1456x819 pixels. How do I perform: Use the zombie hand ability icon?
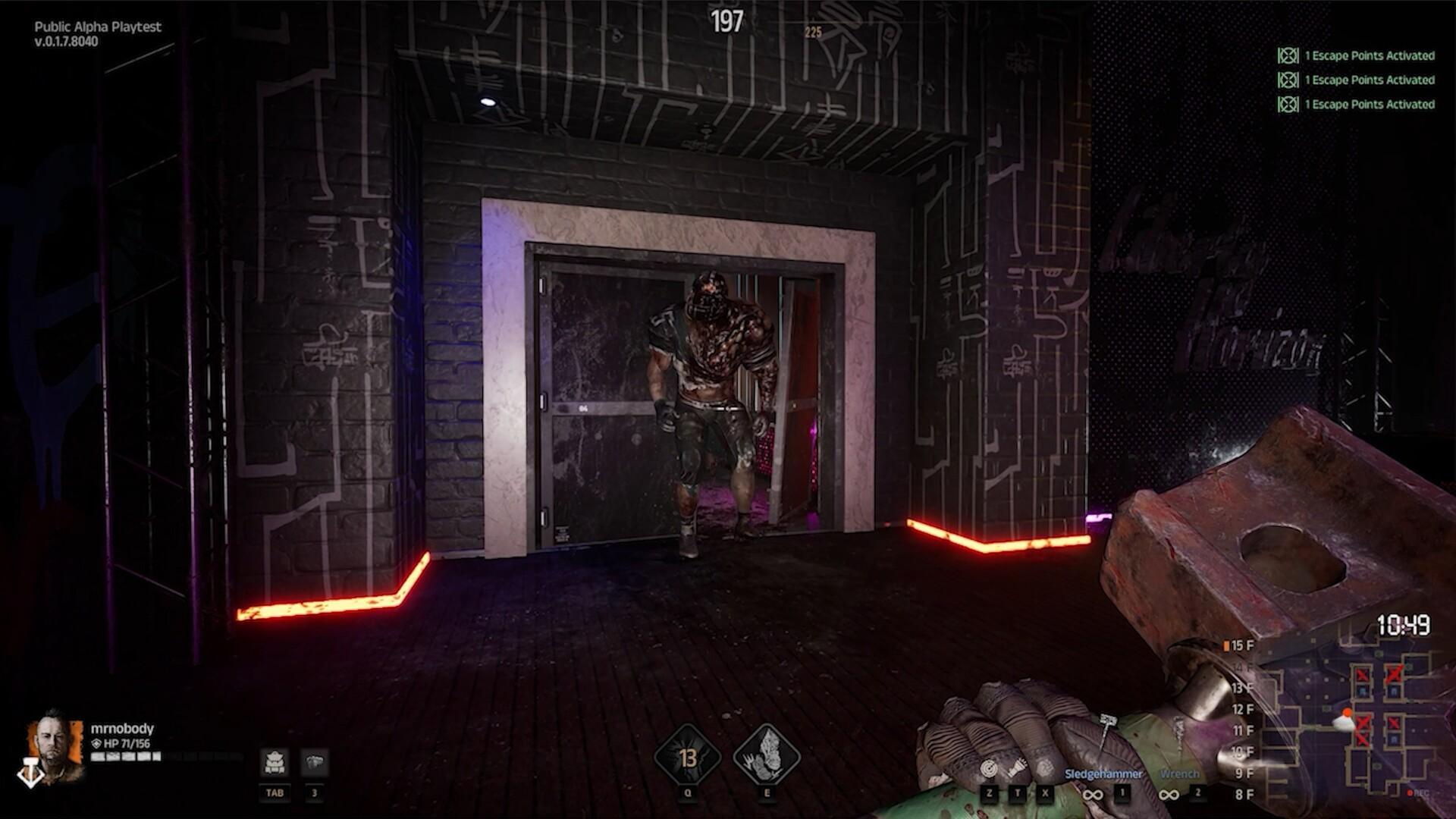767,756
